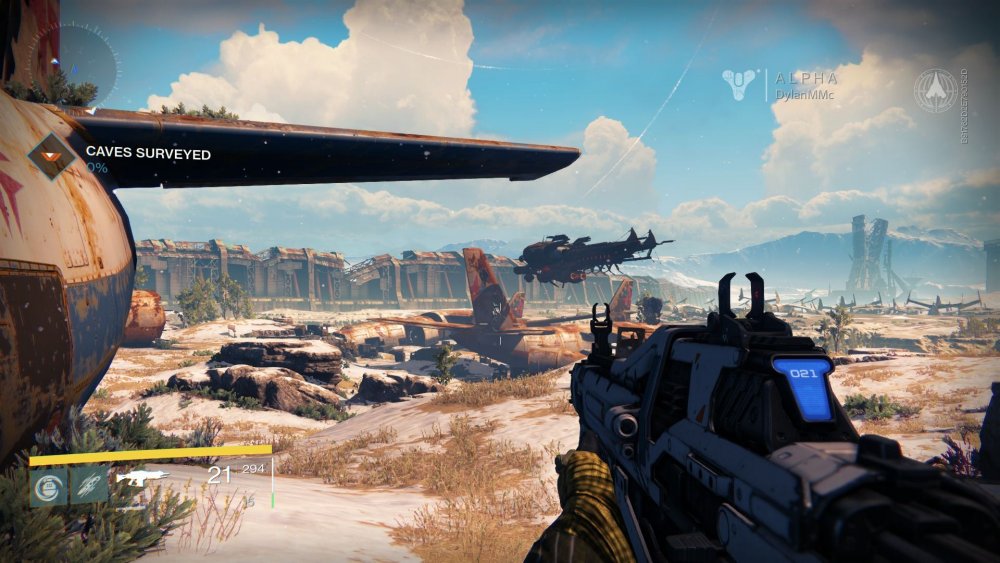This screenshot has height=563, width=1000.
Task: Select the Caves Surveyed objective tracker
Action: coord(147,154)
